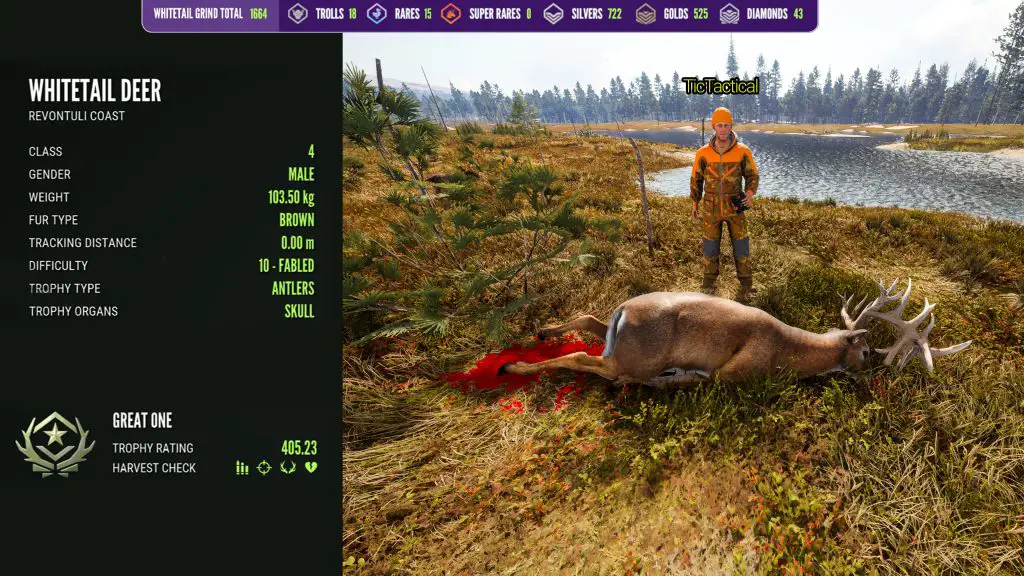Click the Diamonds medal icon

(x=729, y=14)
